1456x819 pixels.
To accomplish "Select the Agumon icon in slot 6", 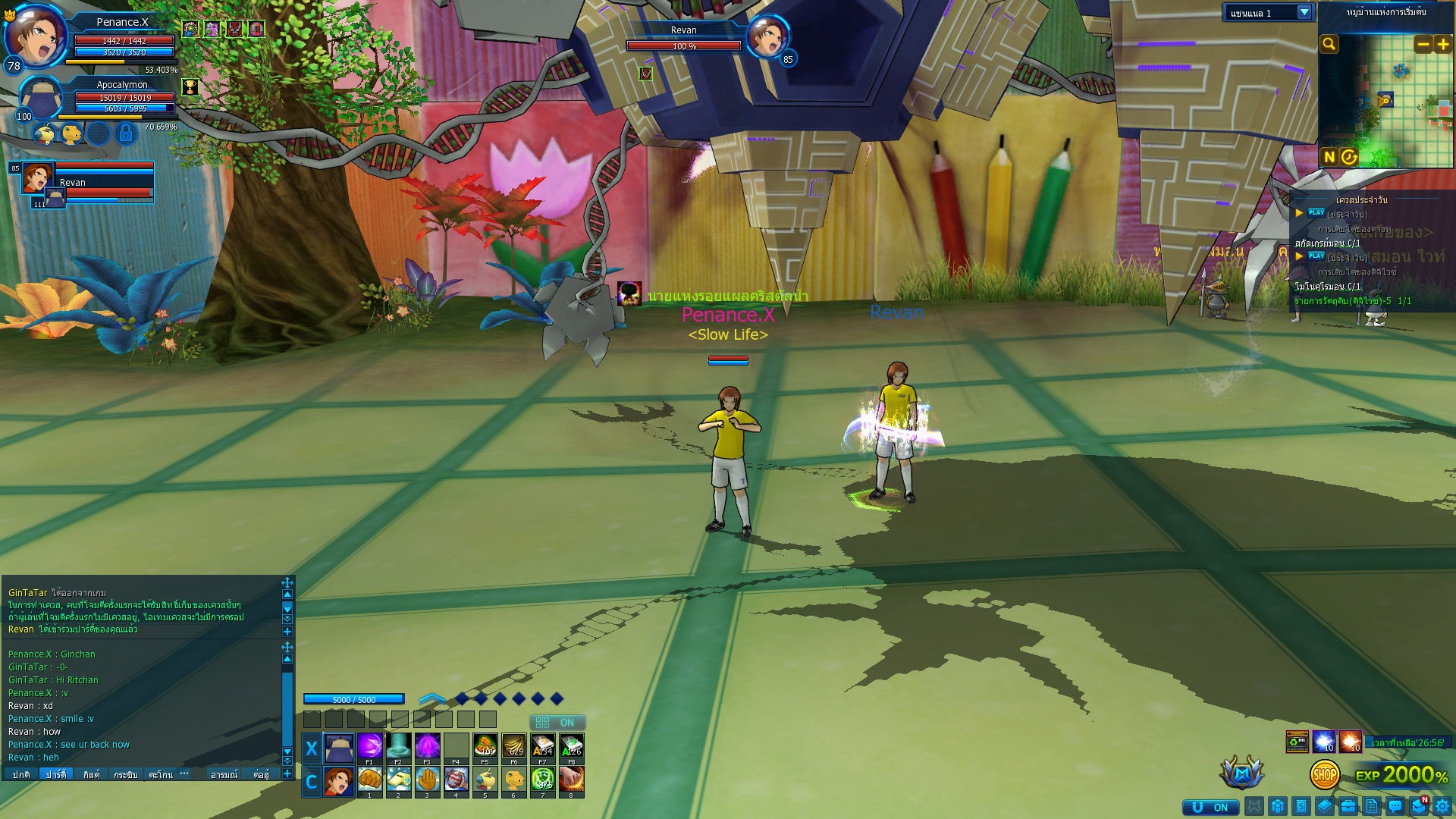I will [514, 780].
